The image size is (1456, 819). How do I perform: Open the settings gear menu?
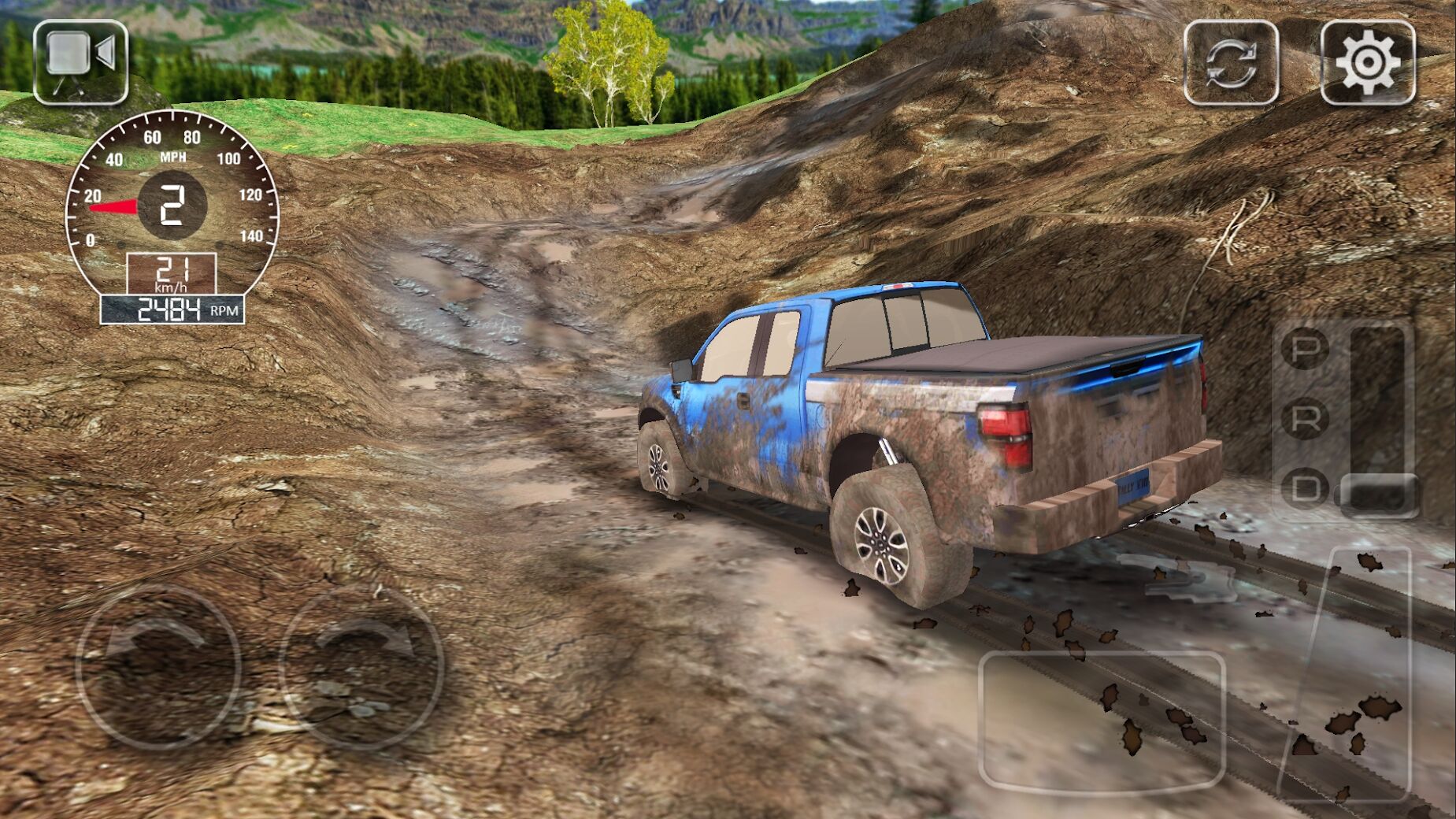[x=1368, y=61]
